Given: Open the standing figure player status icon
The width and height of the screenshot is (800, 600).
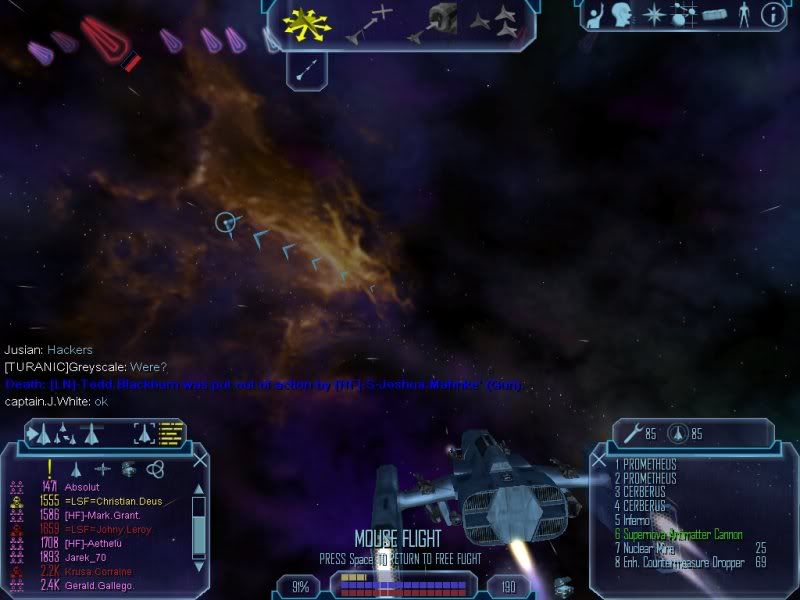Looking at the screenshot, I should [743, 14].
